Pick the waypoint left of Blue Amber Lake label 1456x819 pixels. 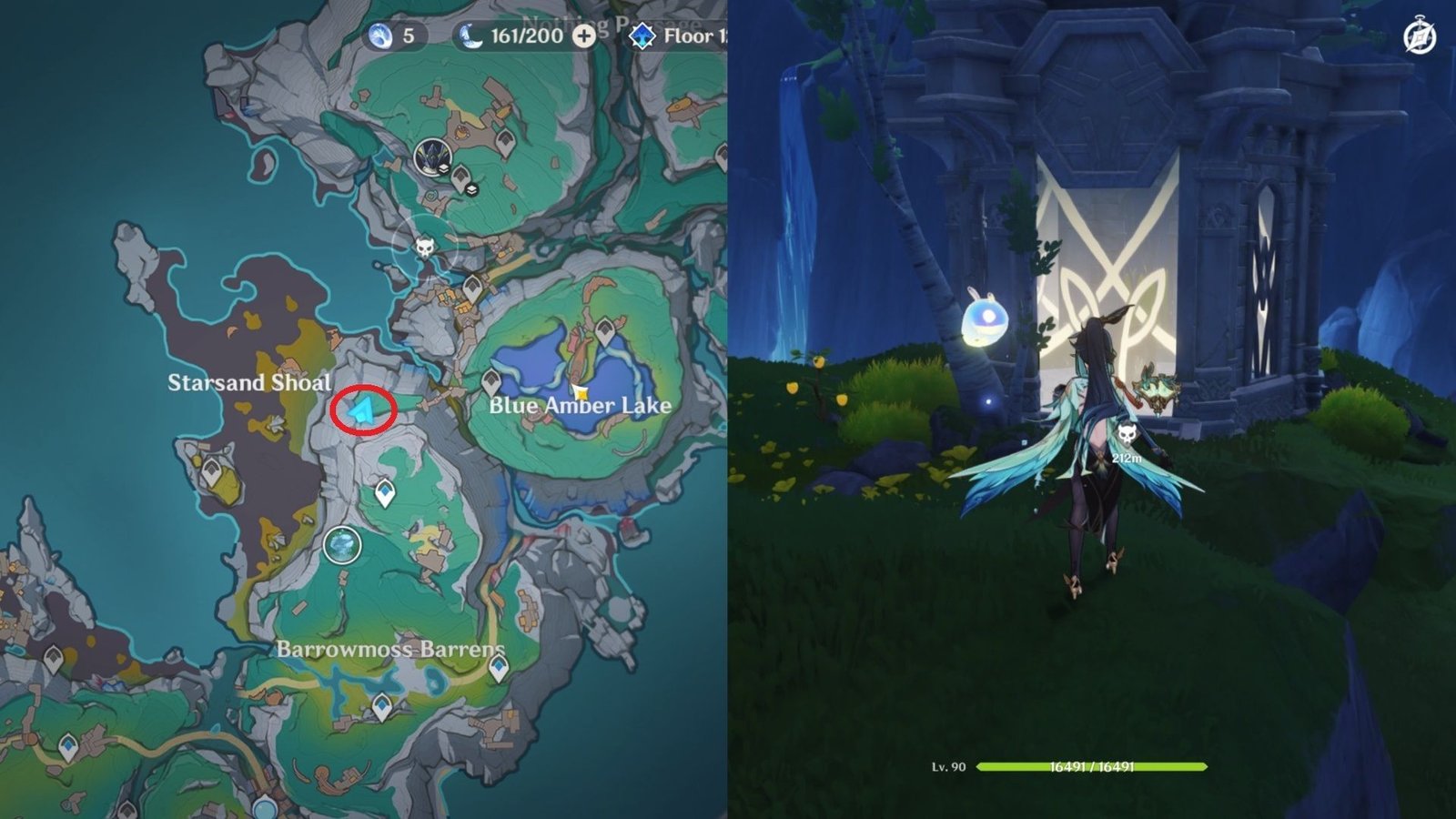click(491, 381)
